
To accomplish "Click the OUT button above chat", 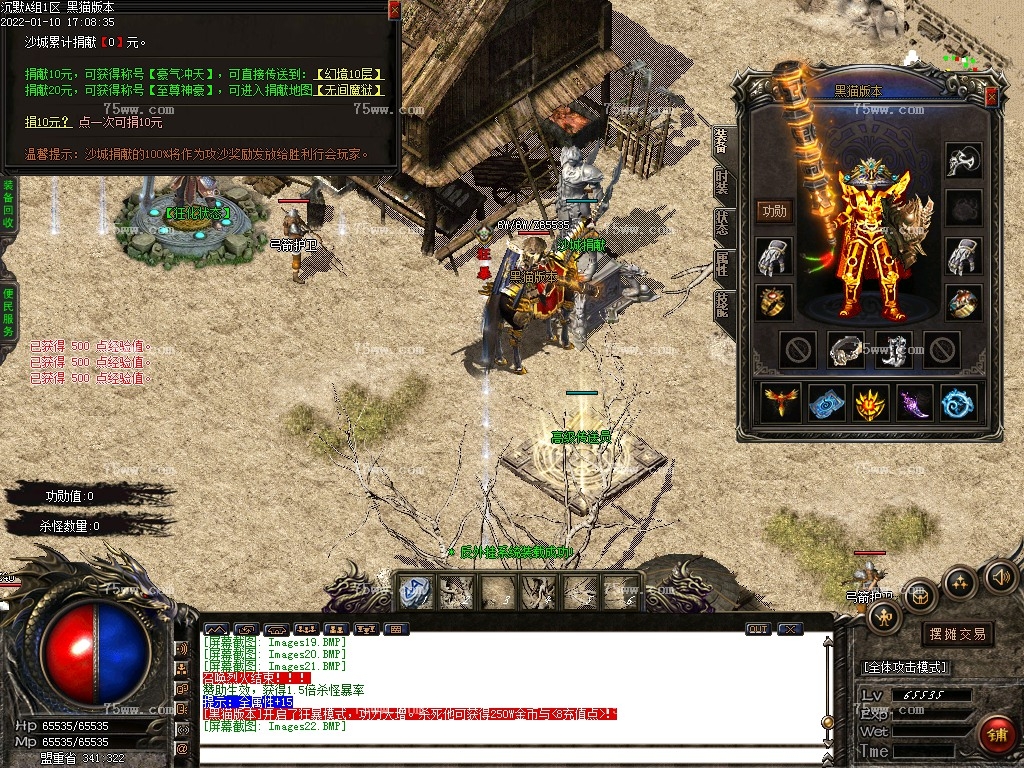I will pos(758,629).
